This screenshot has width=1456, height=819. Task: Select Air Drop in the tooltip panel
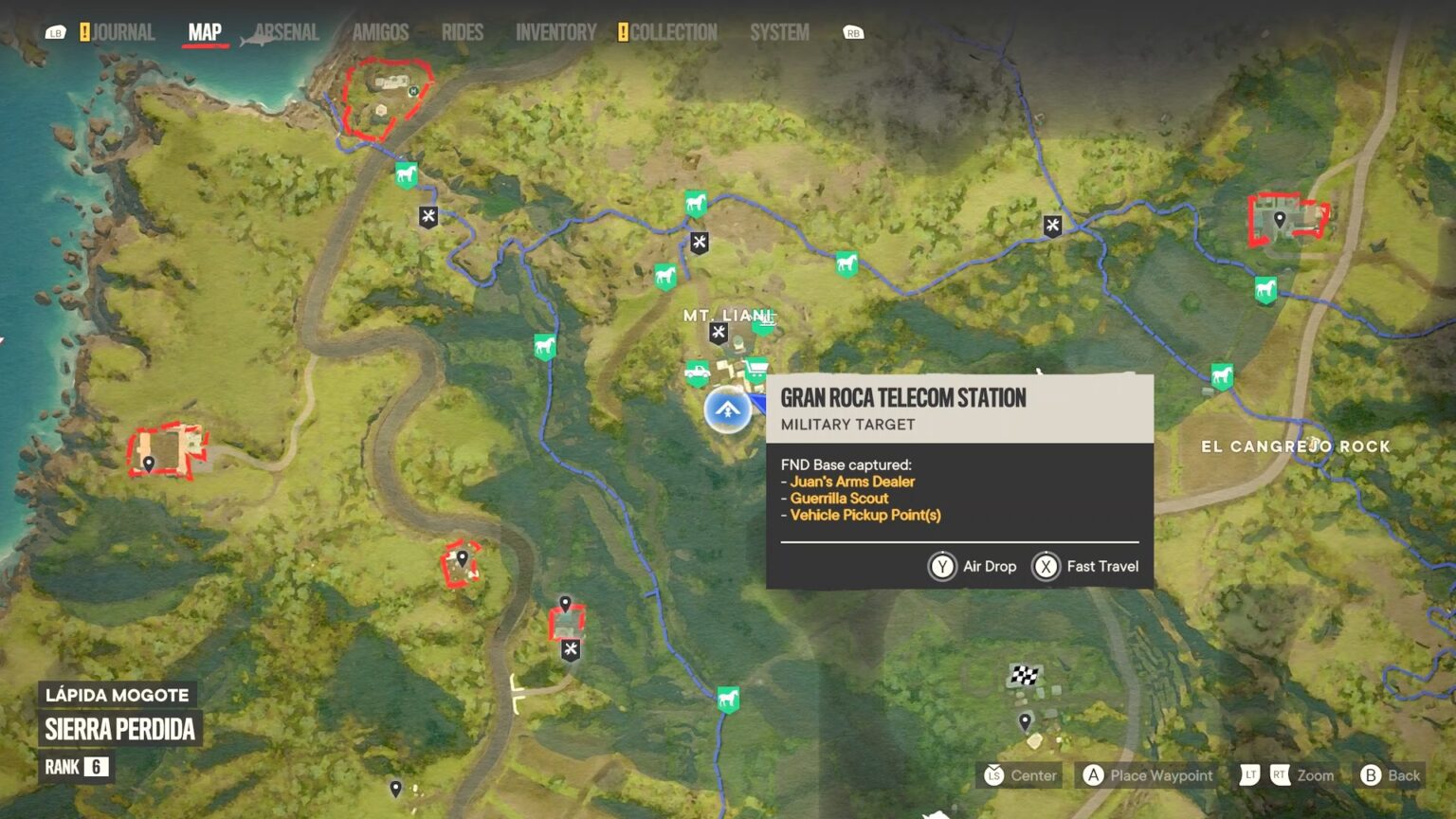pyautogui.click(x=972, y=566)
